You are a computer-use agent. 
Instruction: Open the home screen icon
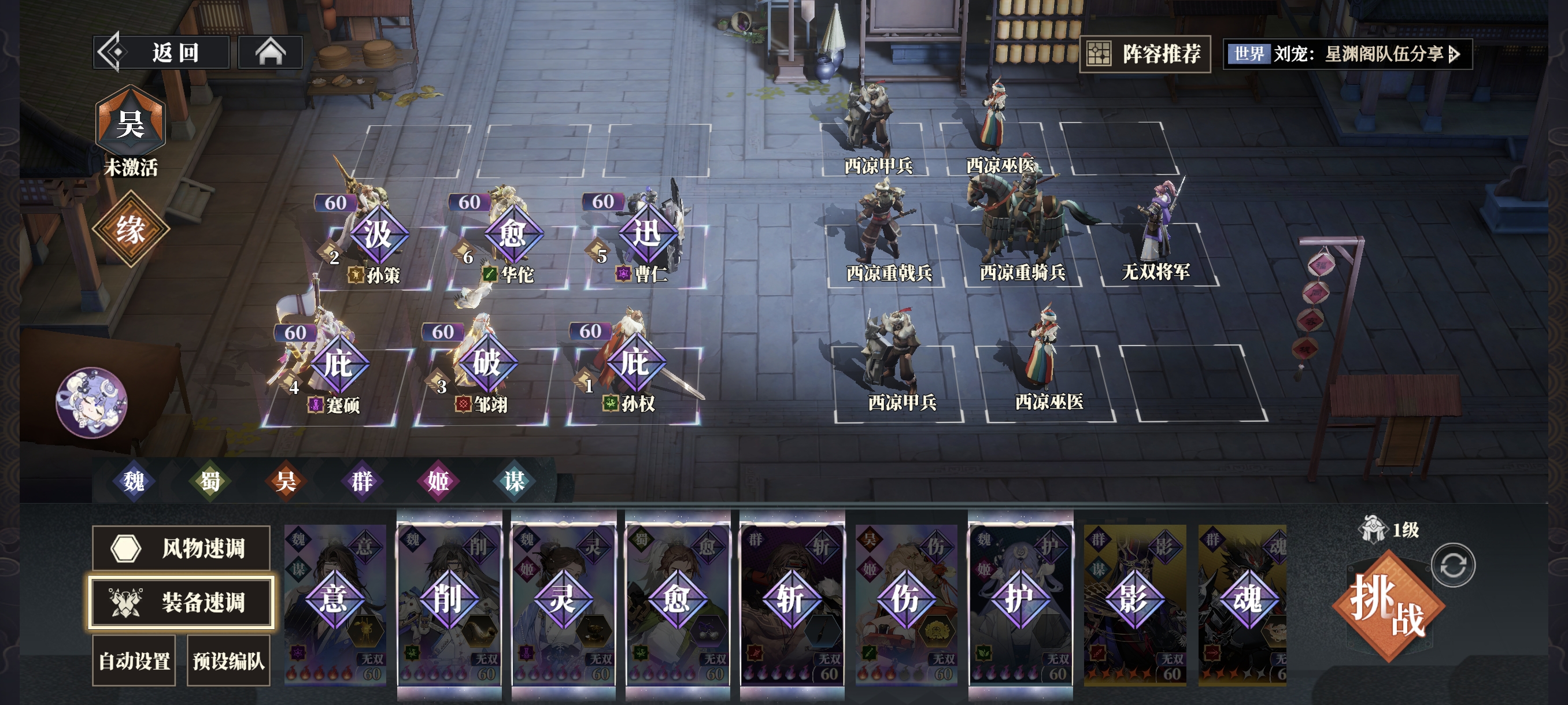(x=270, y=53)
